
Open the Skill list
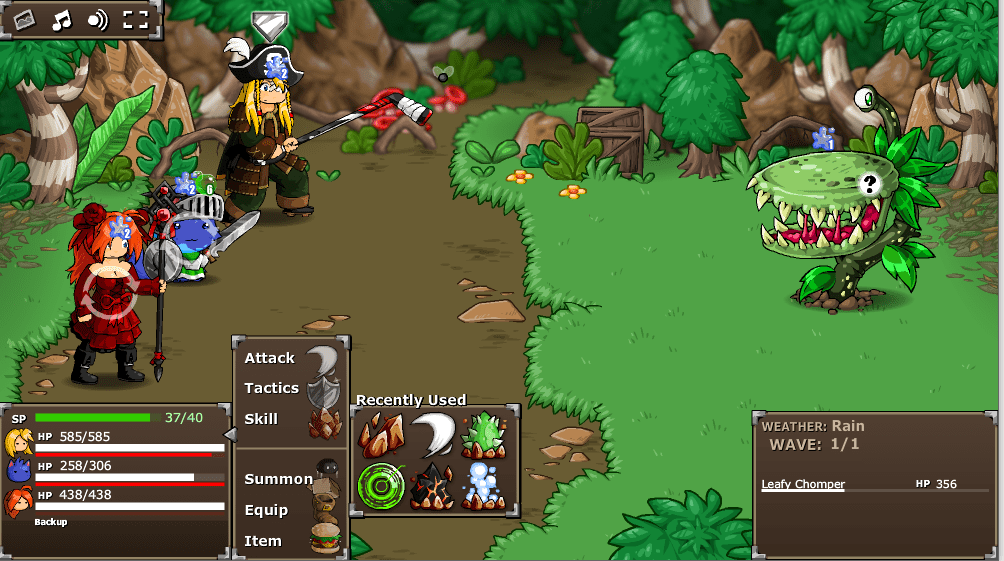click(x=262, y=419)
